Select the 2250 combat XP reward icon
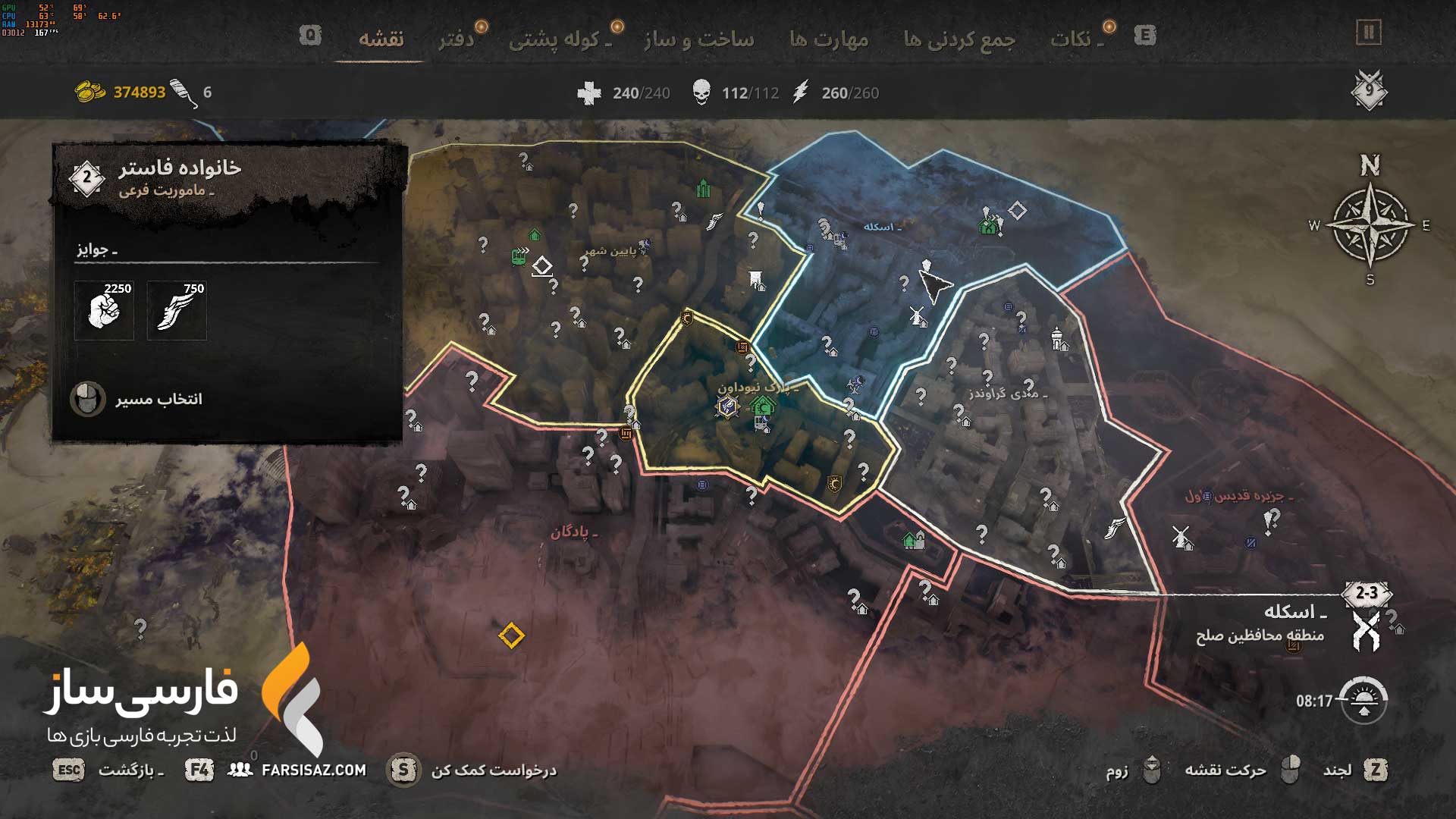Screen dimensions: 1456x819 [104, 310]
